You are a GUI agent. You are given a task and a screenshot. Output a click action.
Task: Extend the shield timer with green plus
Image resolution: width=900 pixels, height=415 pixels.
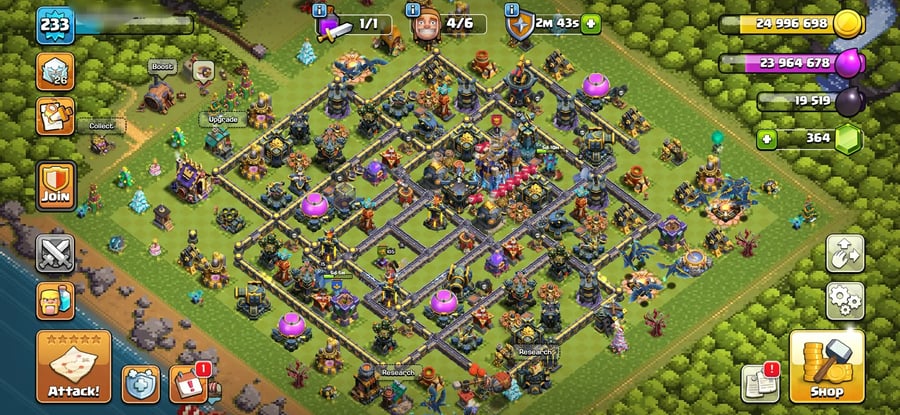[592, 23]
